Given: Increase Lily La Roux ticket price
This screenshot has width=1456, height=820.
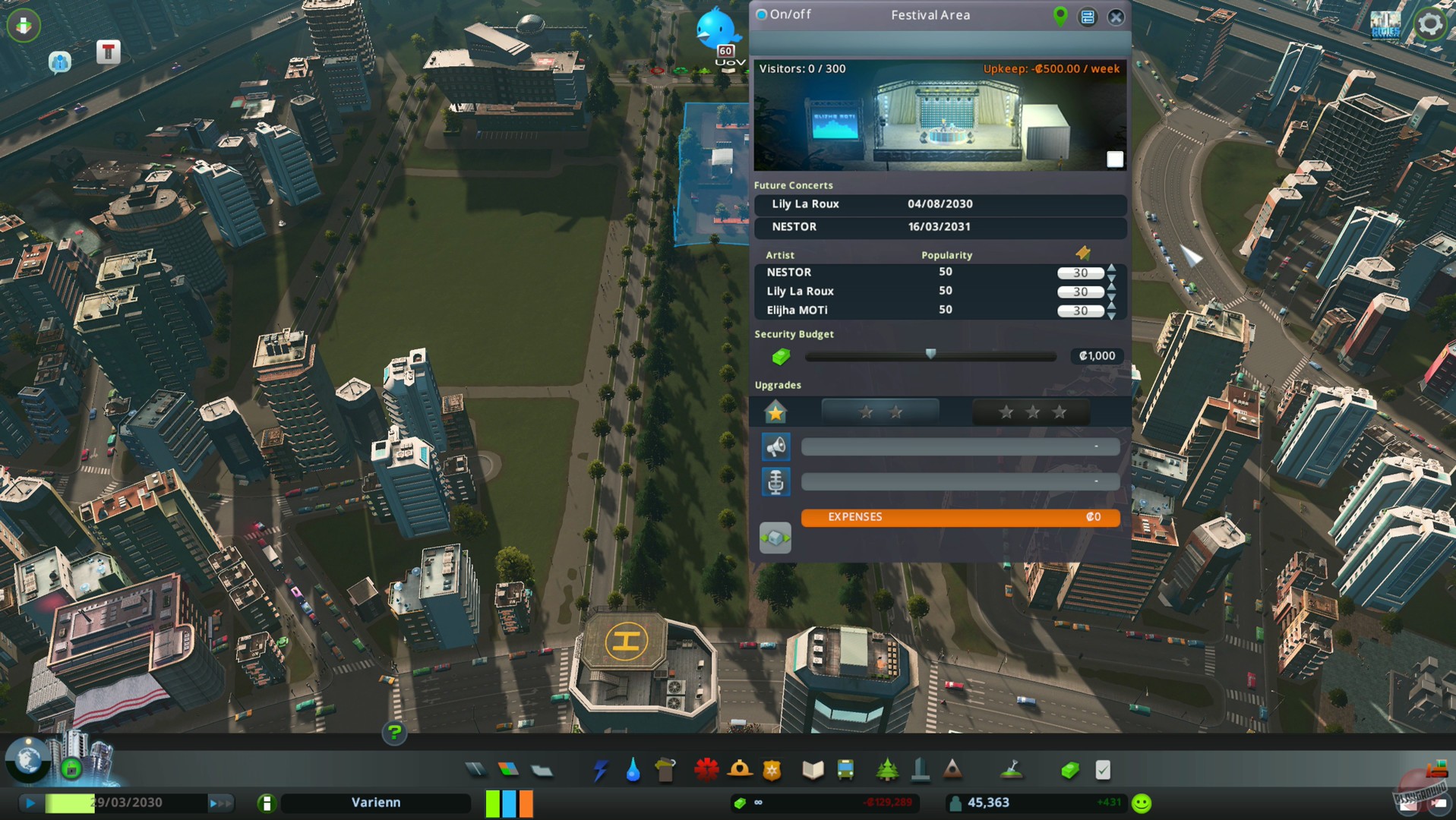Looking at the screenshot, I should 1112,287.
